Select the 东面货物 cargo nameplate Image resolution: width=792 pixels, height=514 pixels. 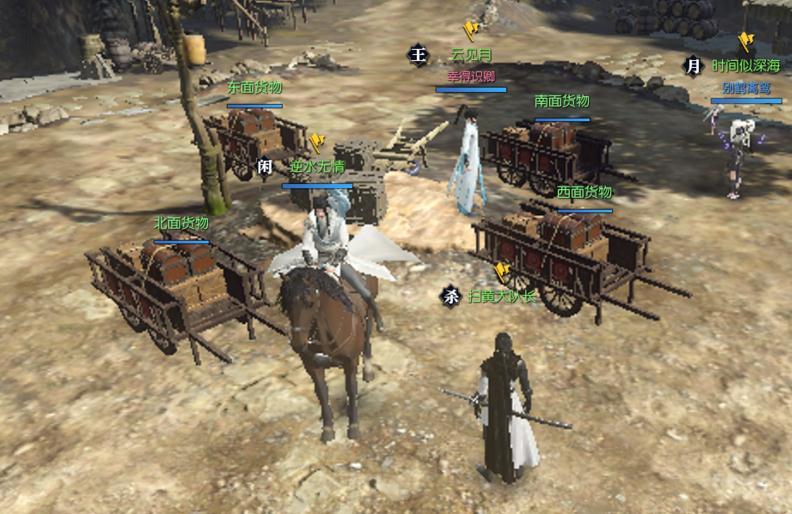[254, 87]
